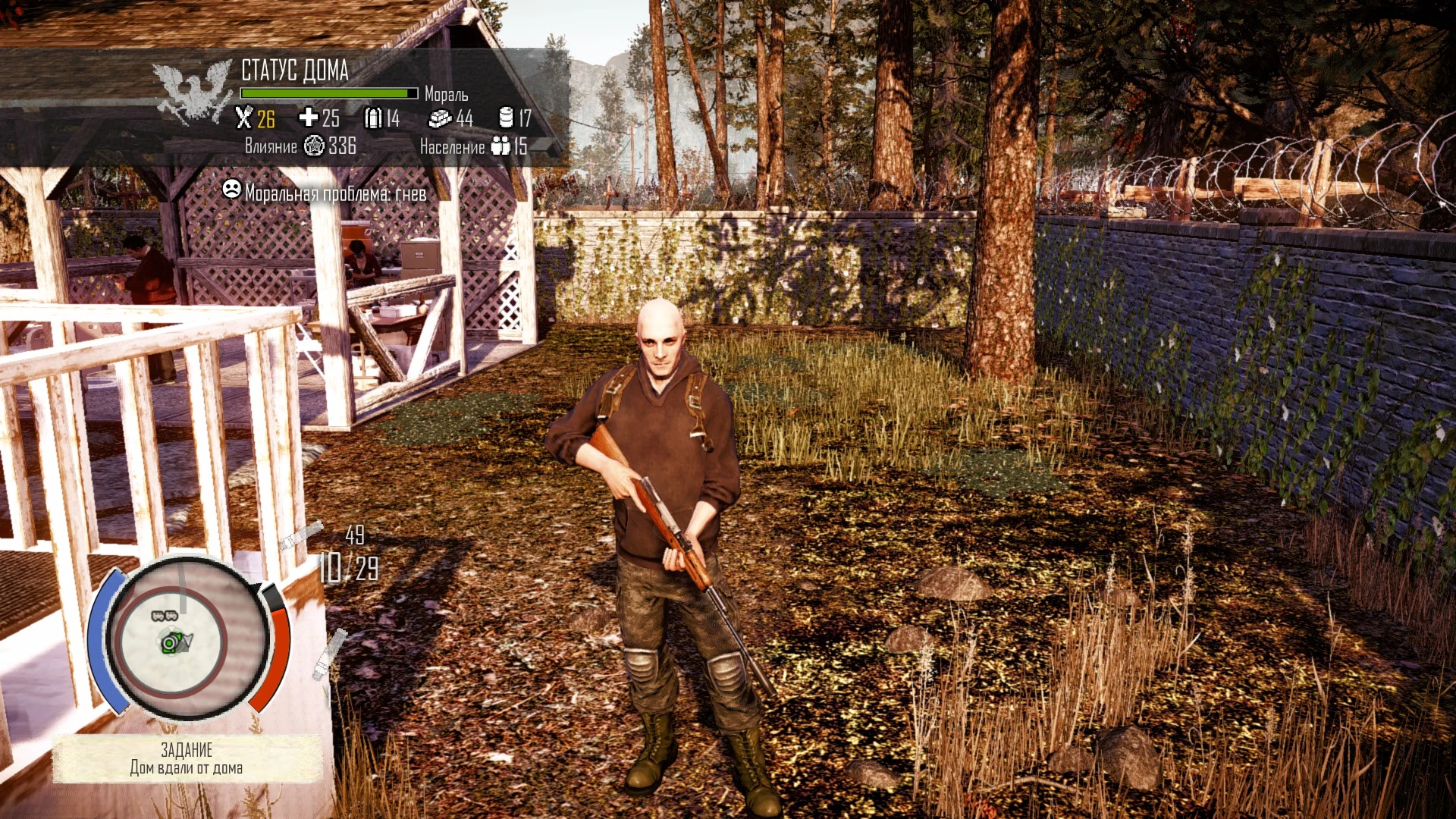Click the ЗАДАНИЕ quest label
Viewport: 1456px width, 819px height.
(x=188, y=750)
